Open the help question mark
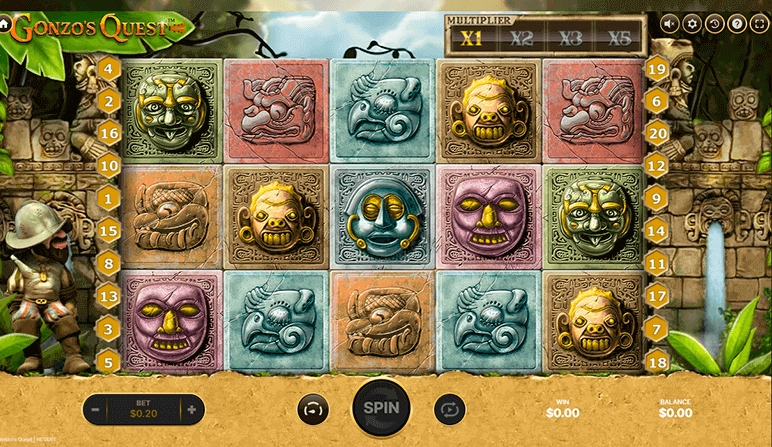Screen dimensions: 772x447 [737, 24]
